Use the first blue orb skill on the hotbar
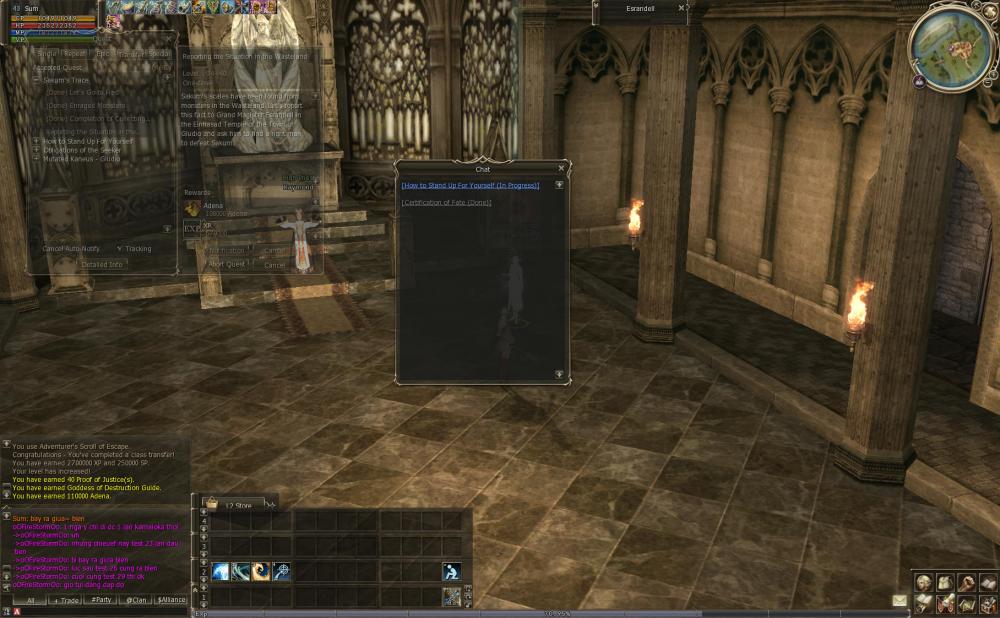This screenshot has width=1000, height=618. click(221, 571)
